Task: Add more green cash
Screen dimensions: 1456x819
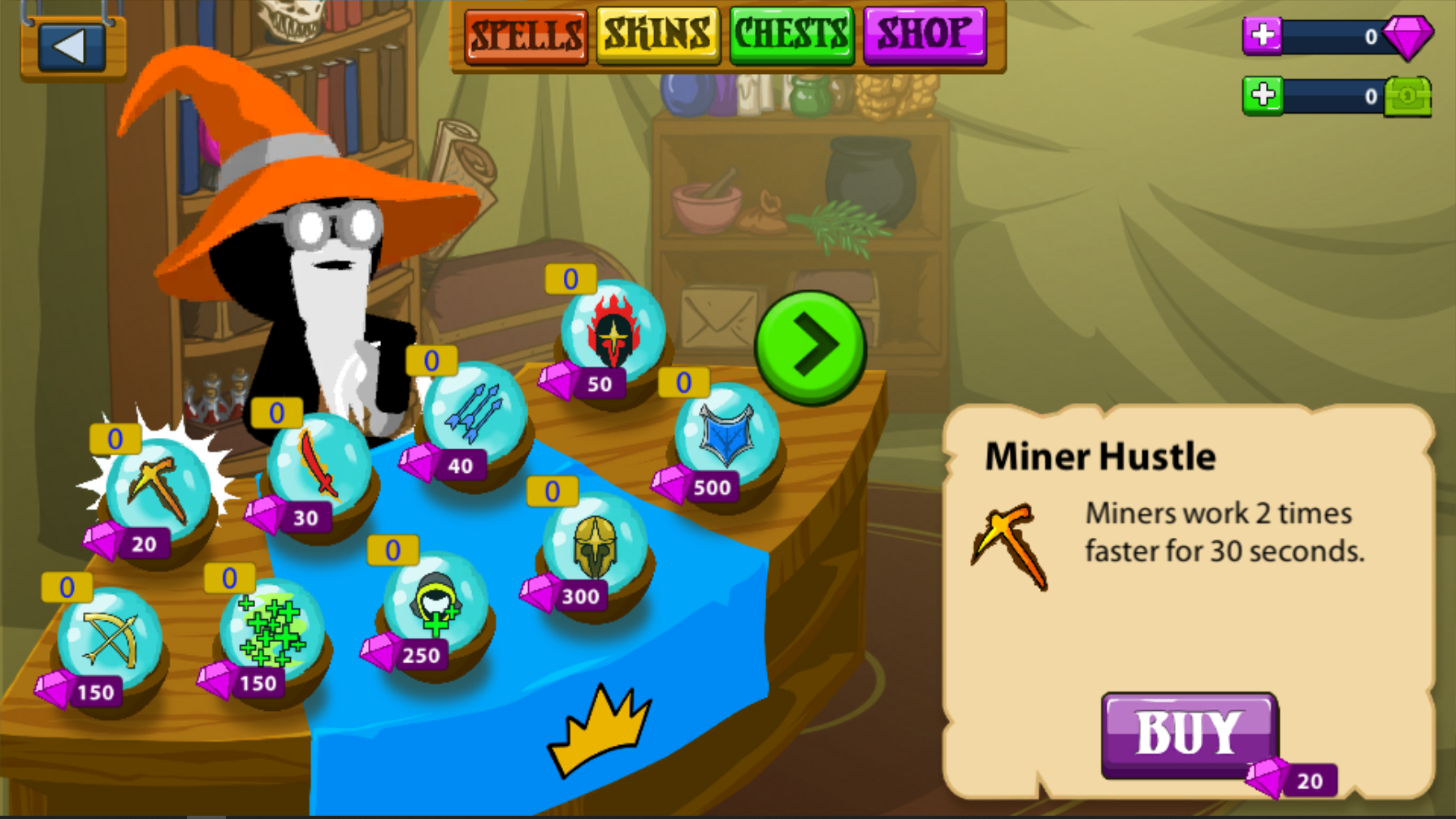Action: pos(1263,96)
